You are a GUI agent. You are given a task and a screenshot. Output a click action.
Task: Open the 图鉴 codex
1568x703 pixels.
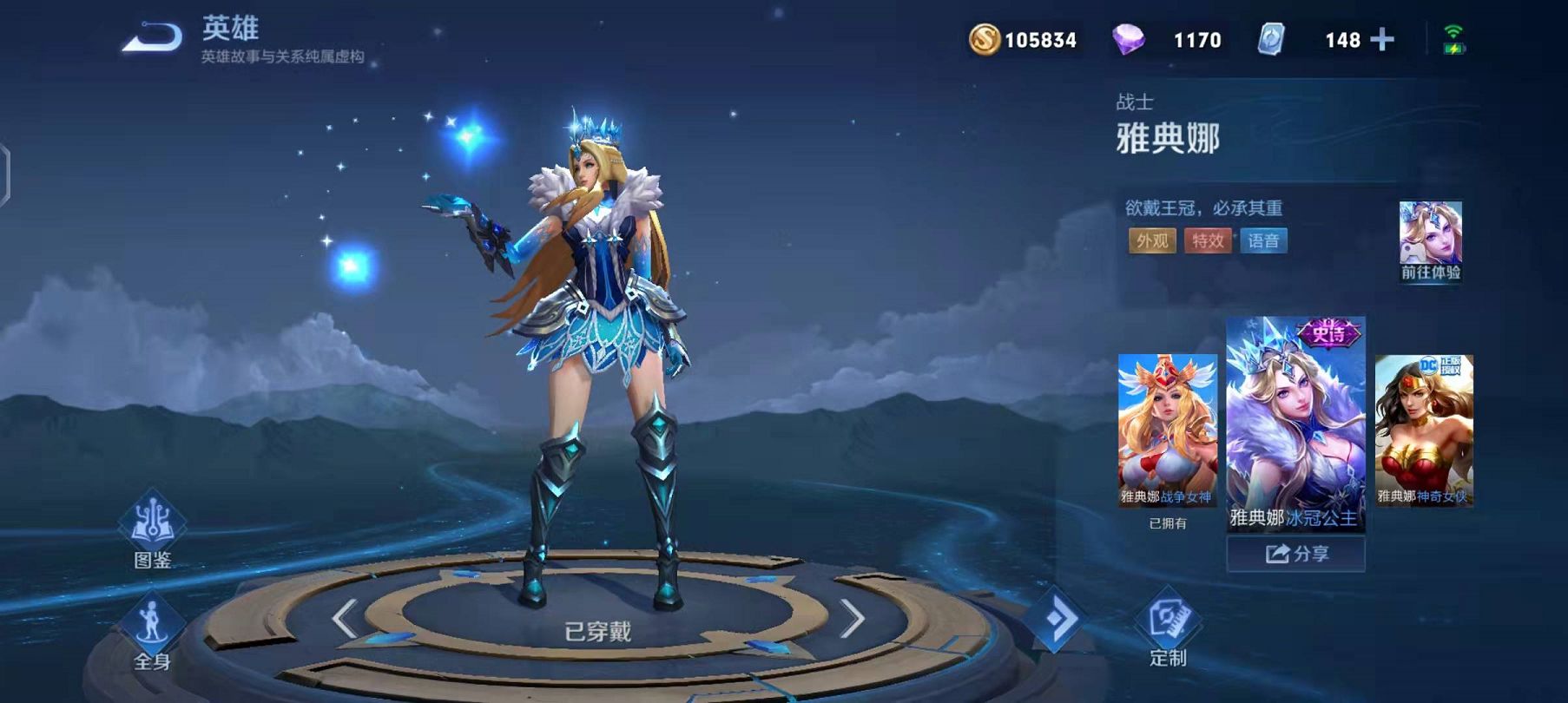(152, 530)
